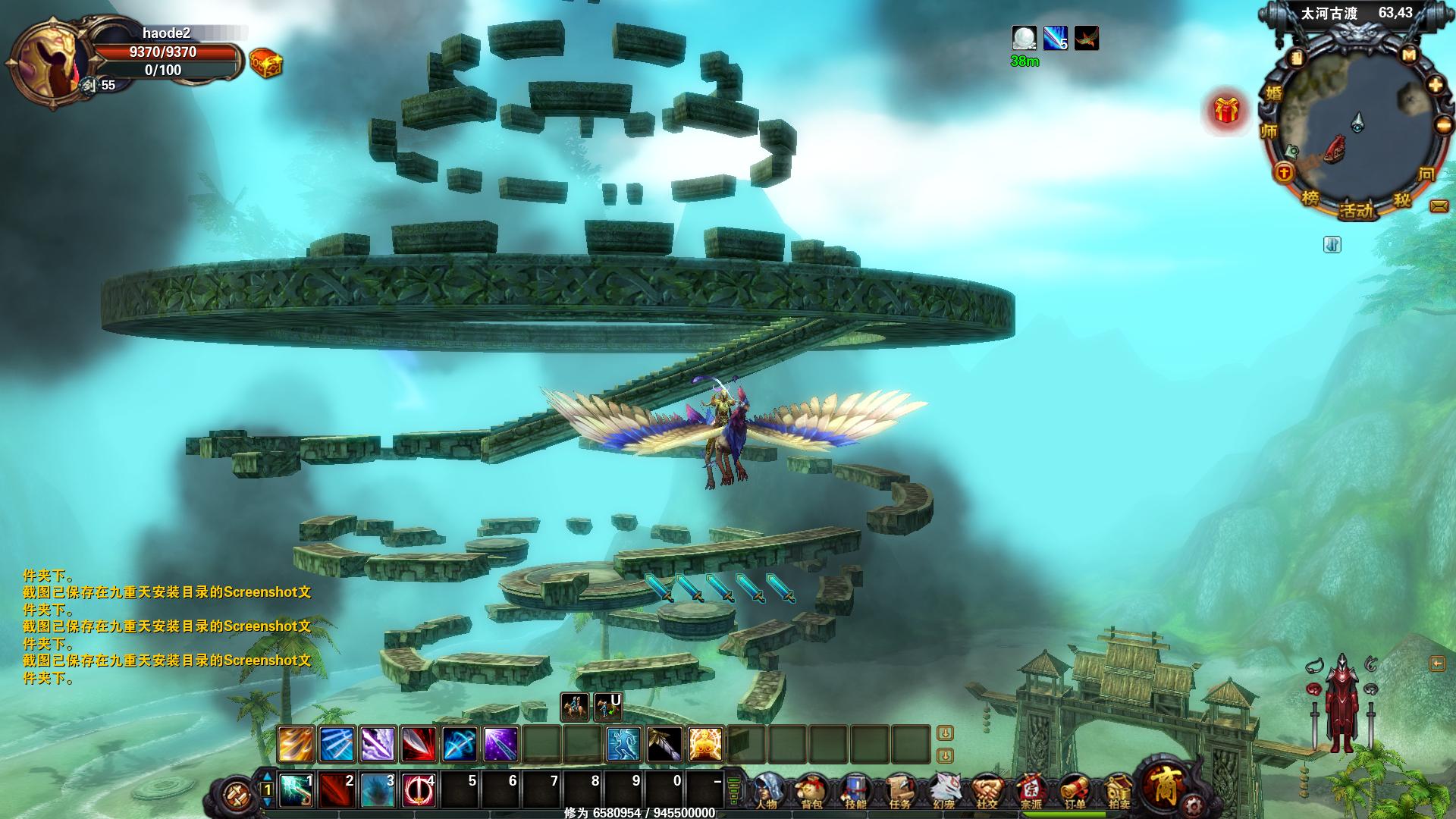Open the mail envelope icon
The height and width of the screenshot is (819, 1456).
(1439, 206)
